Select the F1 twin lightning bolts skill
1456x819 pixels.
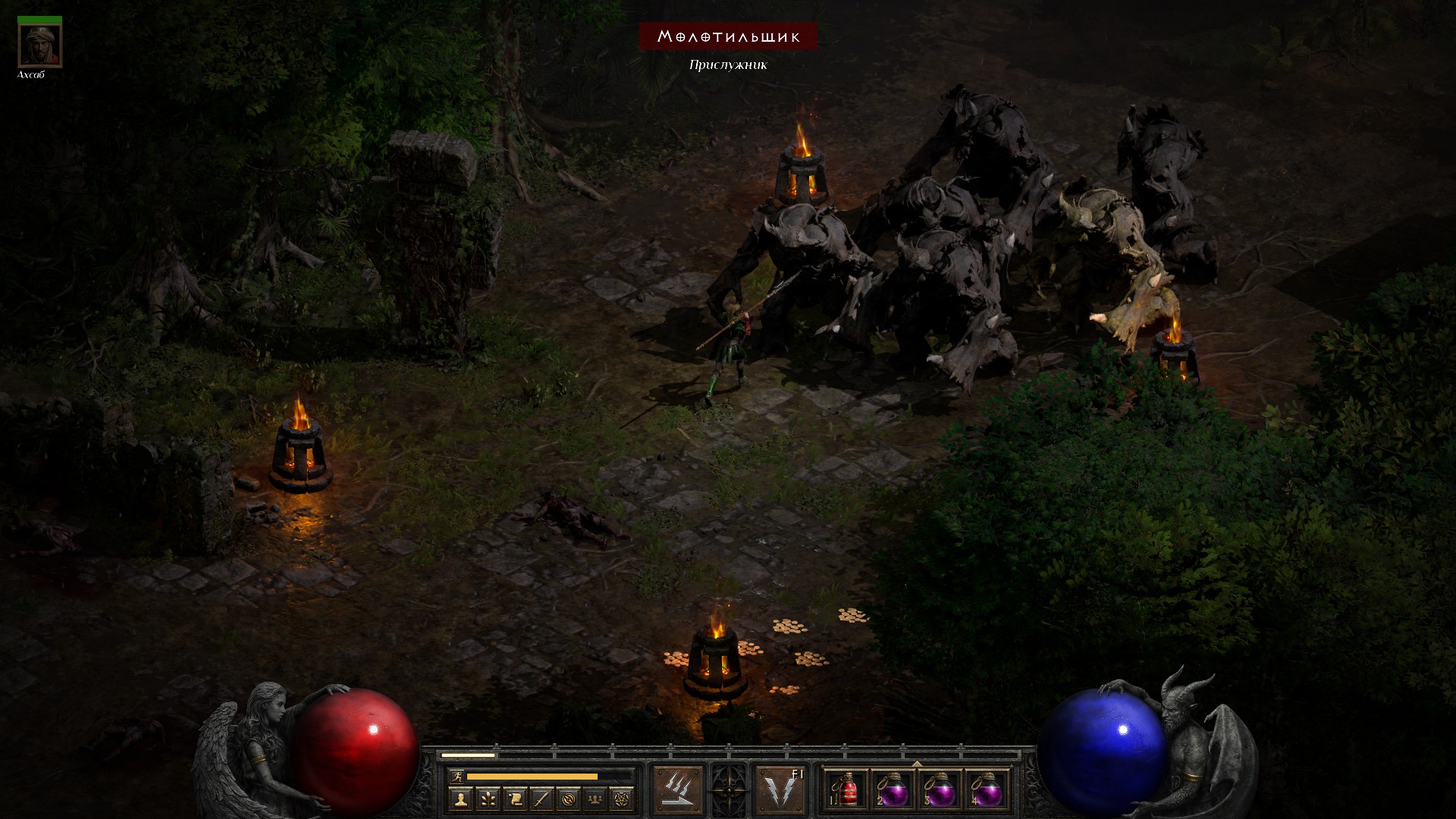pyautogui.click(x=781, y=789)
